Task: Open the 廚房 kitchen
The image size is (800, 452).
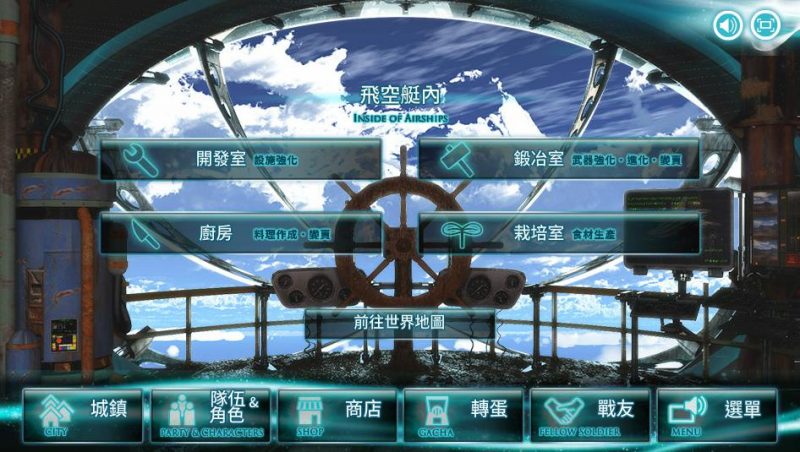Action: click(x=240, y=233)
